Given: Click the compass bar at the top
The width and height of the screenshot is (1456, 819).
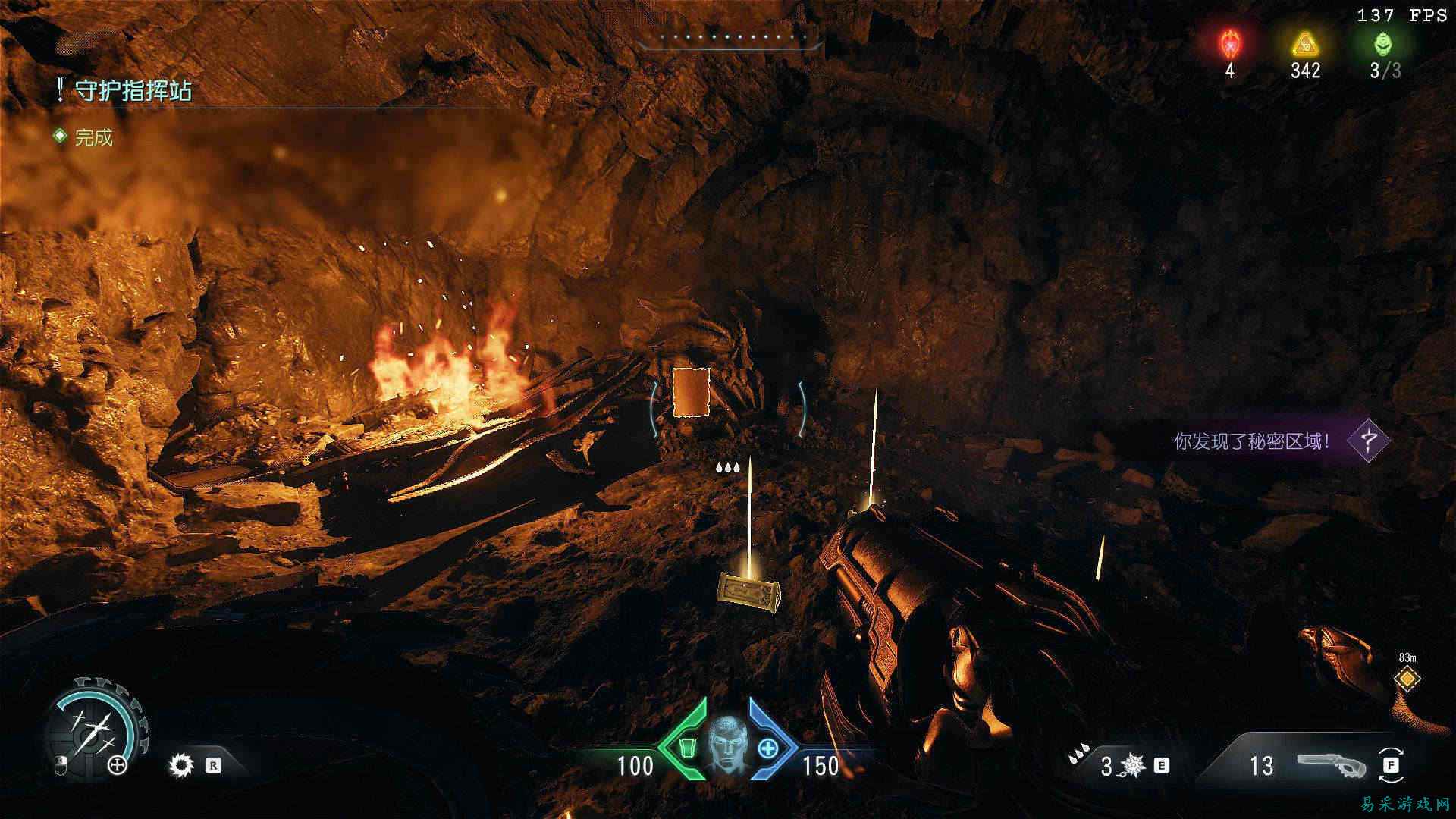Looking at the screenshot, I should coord(730,39).
